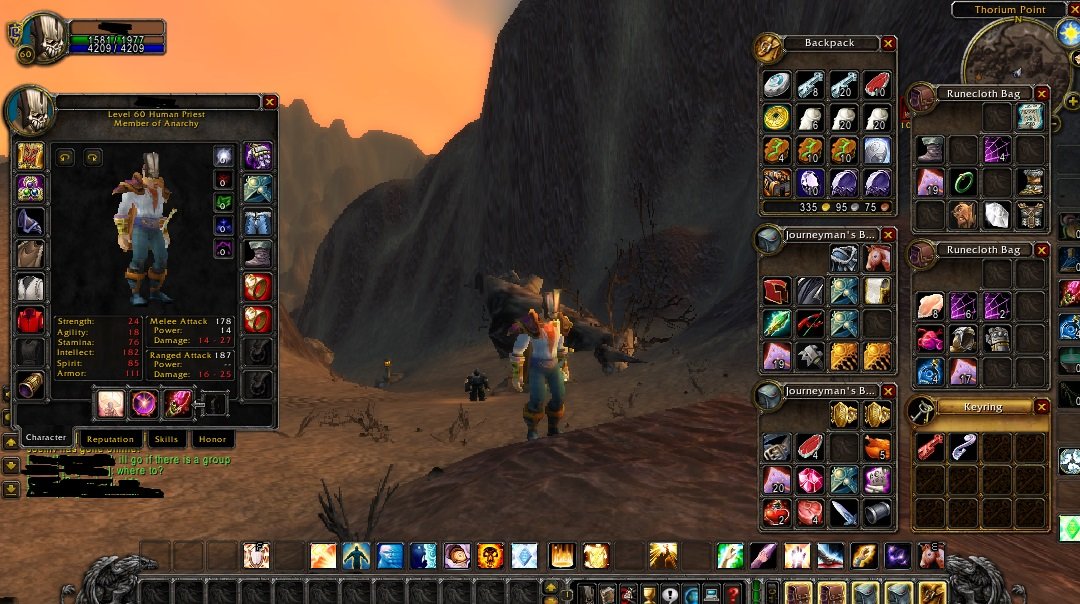The image size is (1080, 604).
Task: Rotate the character model left
Action: pos(65,157)
